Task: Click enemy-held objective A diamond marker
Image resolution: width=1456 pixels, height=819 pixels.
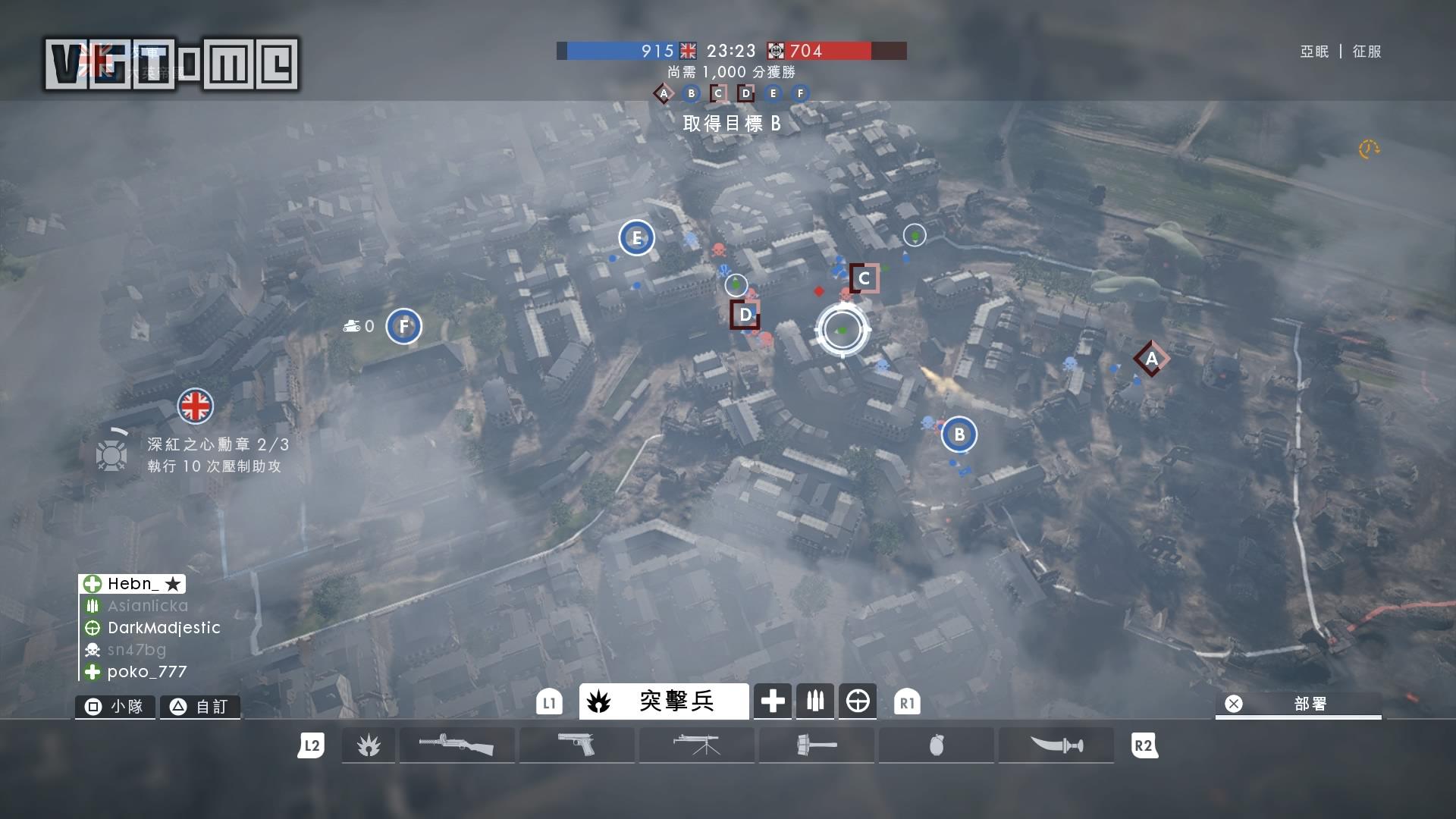Action: 1151,359
